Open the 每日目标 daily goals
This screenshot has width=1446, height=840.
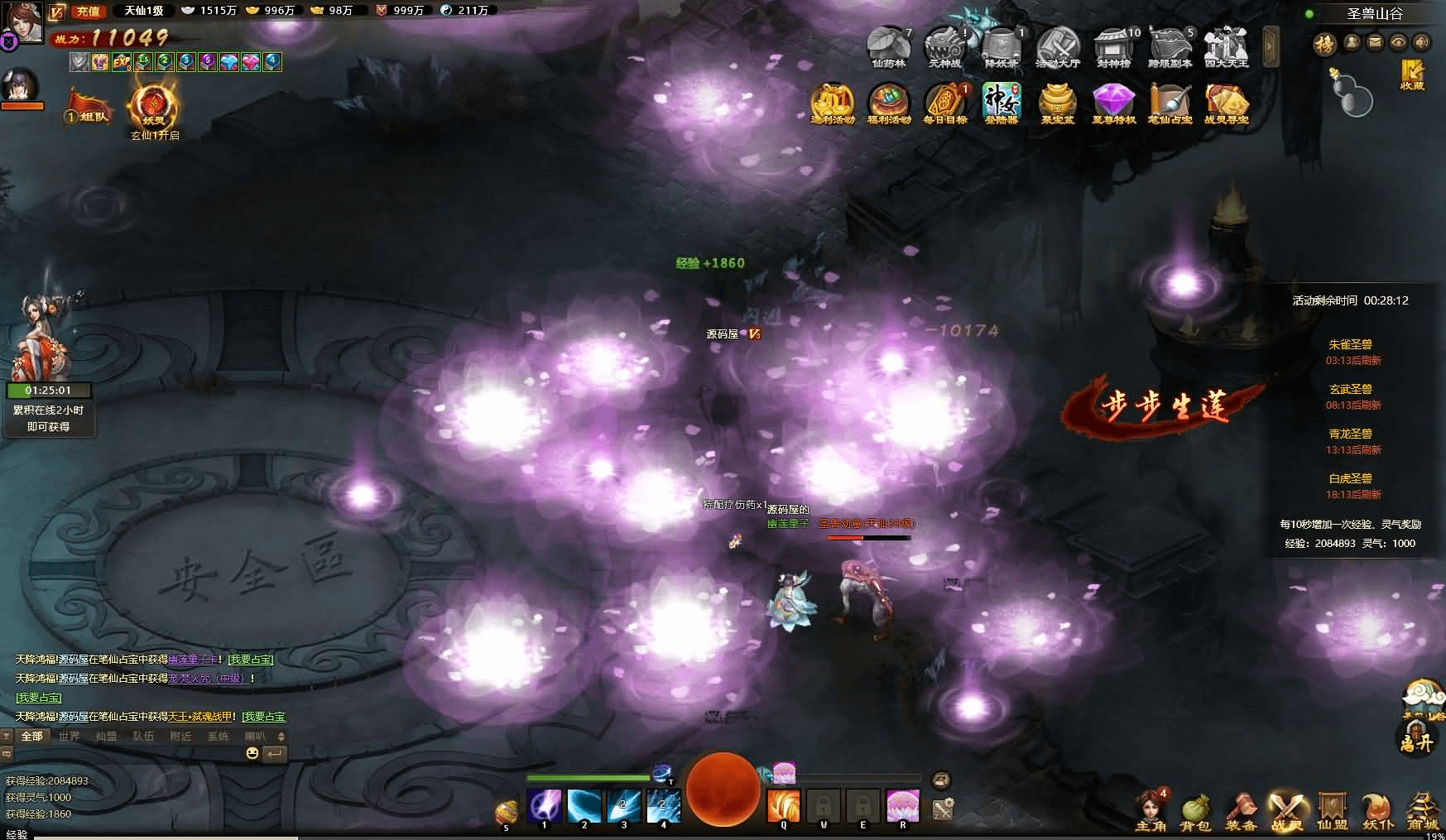click(x=945, y=103)
